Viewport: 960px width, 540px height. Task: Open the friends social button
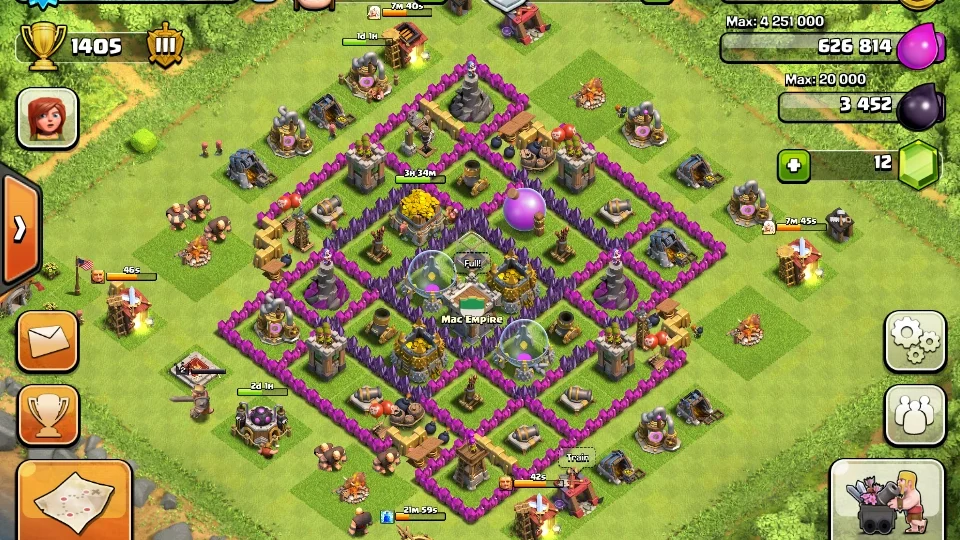point(915,415)
